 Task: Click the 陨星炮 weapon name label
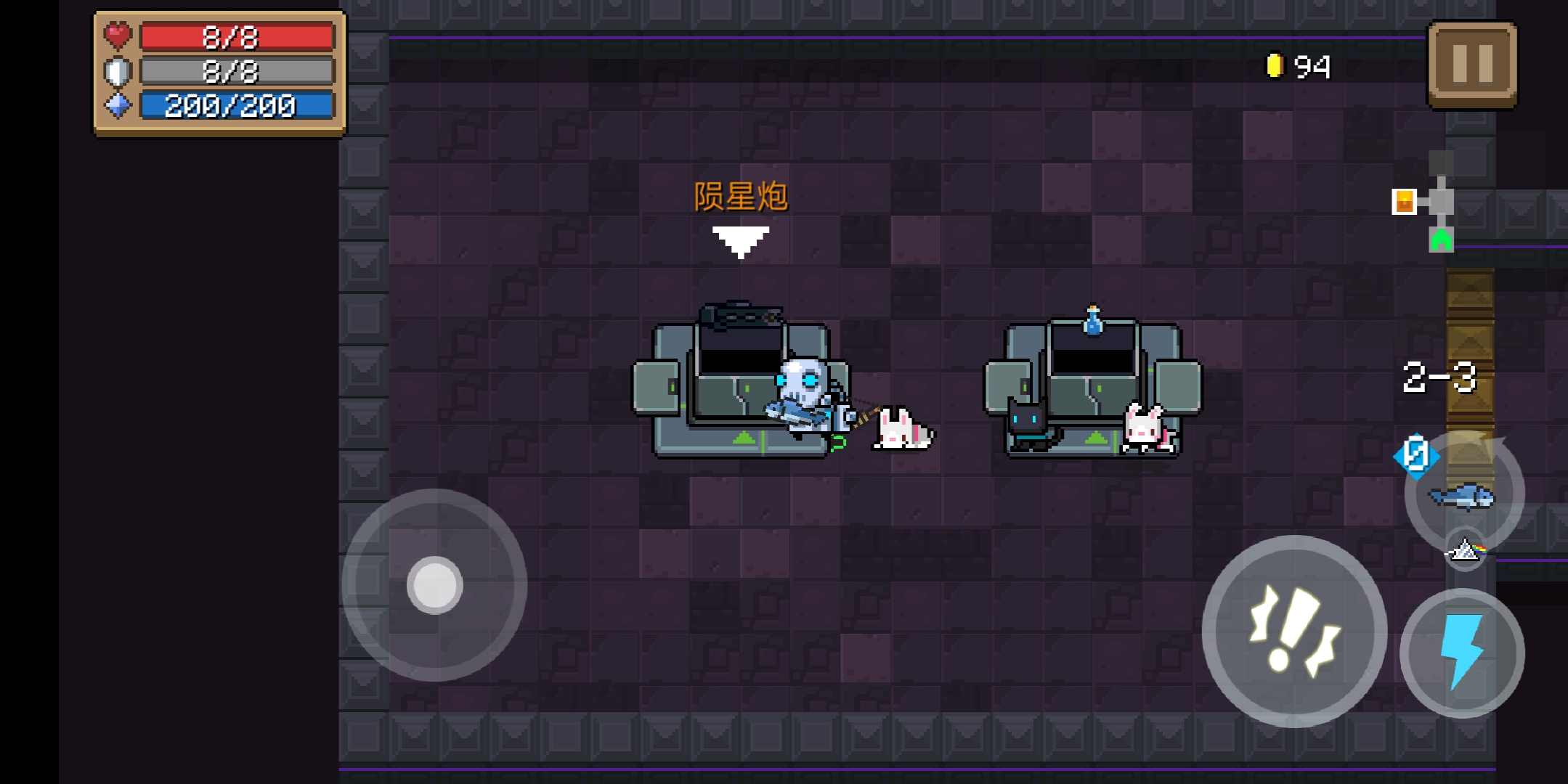pyautogui.click(x=741, y=196)
